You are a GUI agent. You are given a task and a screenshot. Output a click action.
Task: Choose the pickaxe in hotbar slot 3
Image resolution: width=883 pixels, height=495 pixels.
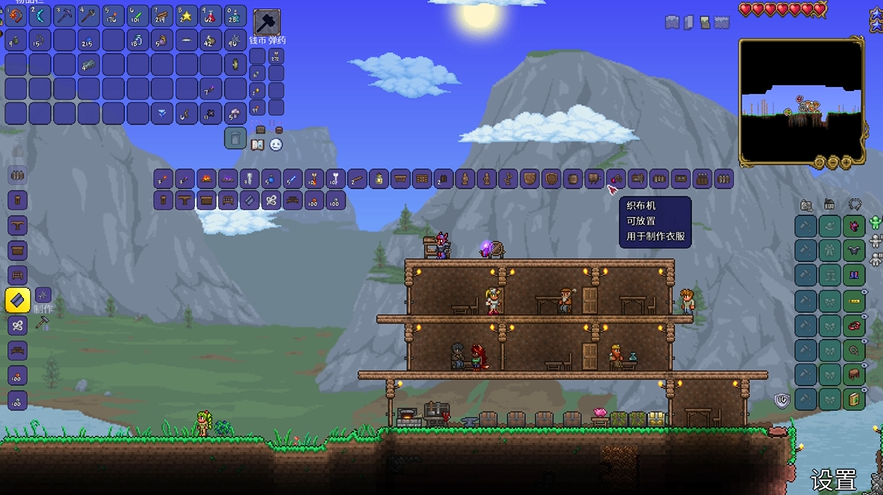point(64,16)
